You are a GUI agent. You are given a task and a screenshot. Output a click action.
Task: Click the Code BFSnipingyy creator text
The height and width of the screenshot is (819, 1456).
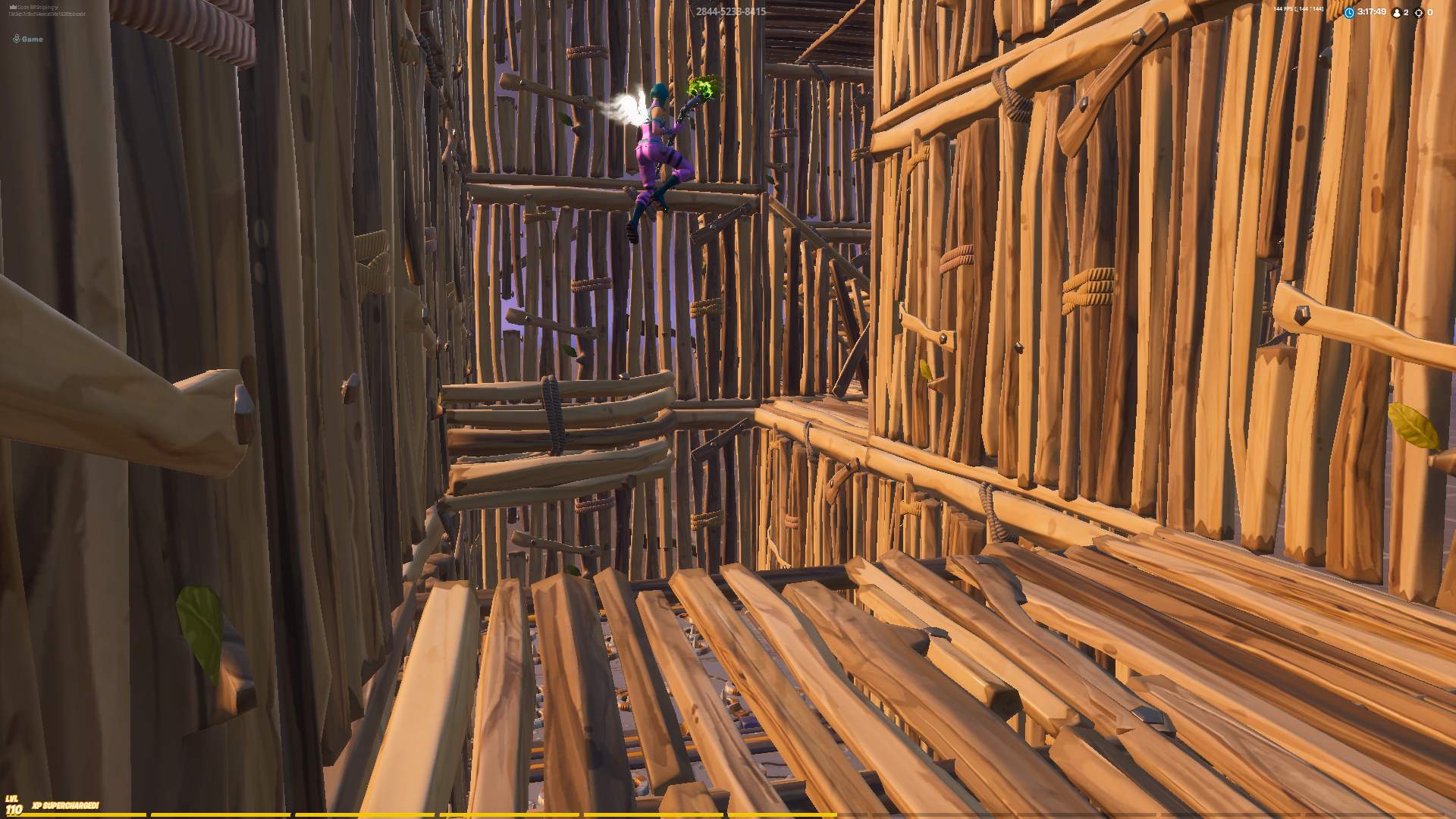coord(38,6)
